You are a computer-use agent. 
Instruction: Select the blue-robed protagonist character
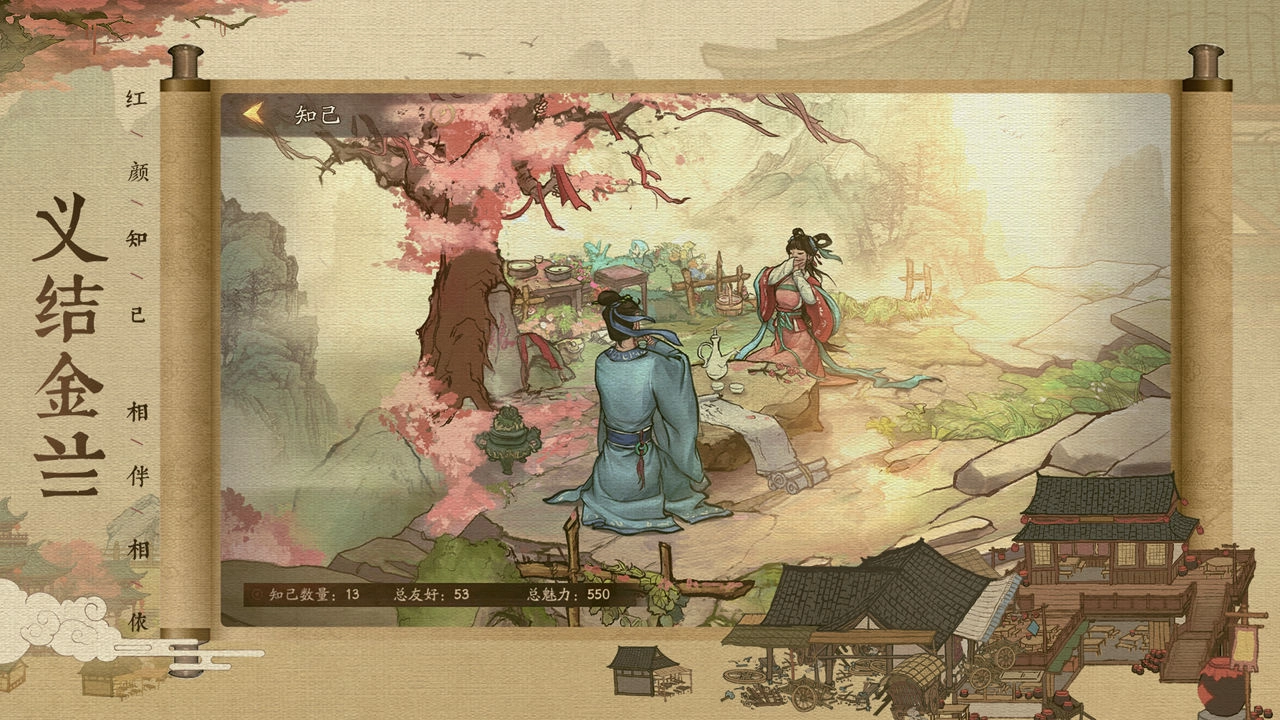(630, 420)
